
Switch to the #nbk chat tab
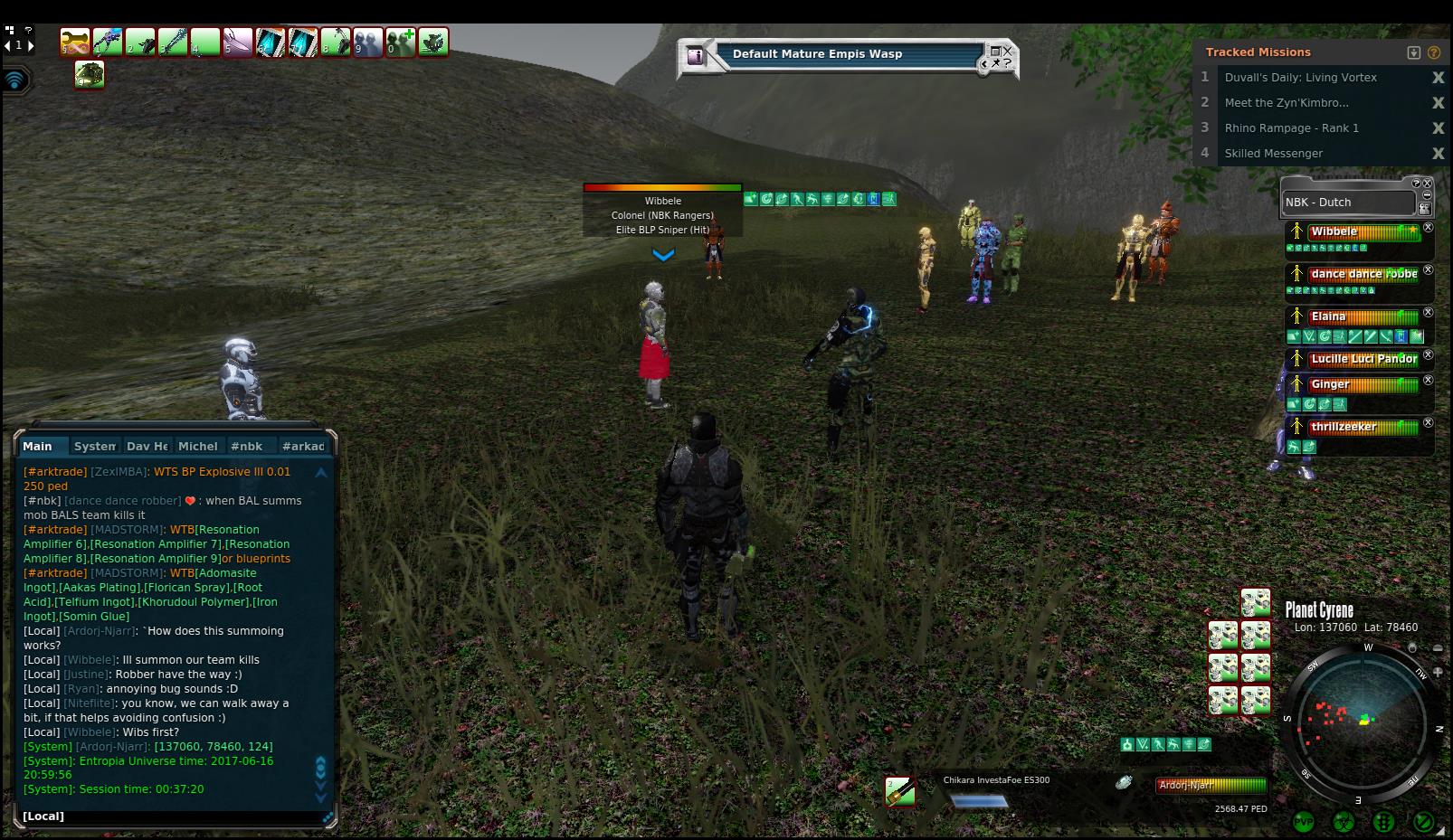(246, 446)
